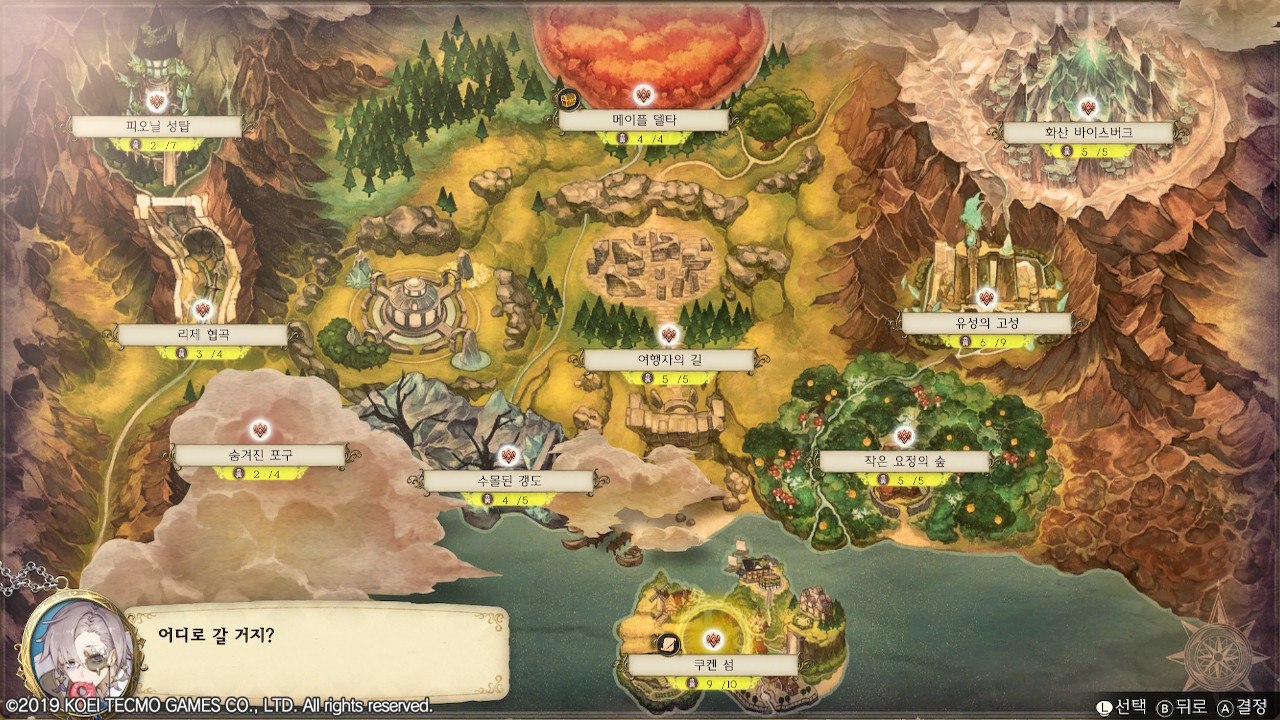Click the treasure chest icon by 메이플 델타
Image resolution: width=1280 pixels, height=720 pixels.
567,99
